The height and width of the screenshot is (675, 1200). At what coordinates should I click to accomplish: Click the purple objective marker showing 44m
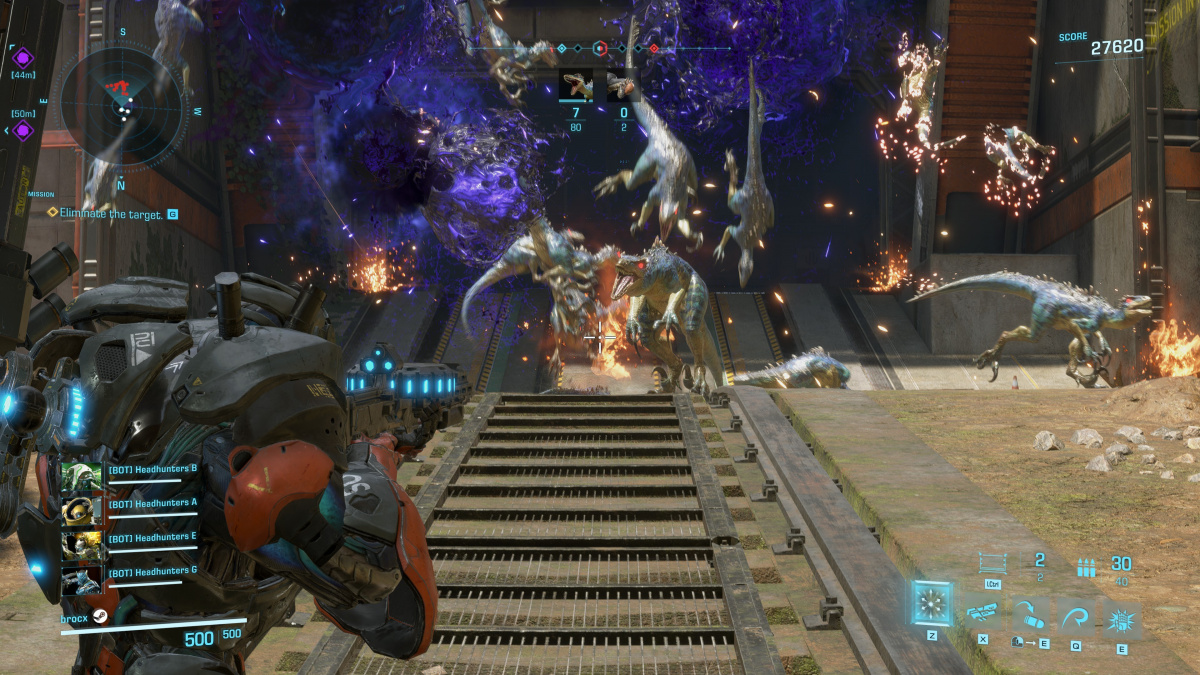(x=22, y=57)
